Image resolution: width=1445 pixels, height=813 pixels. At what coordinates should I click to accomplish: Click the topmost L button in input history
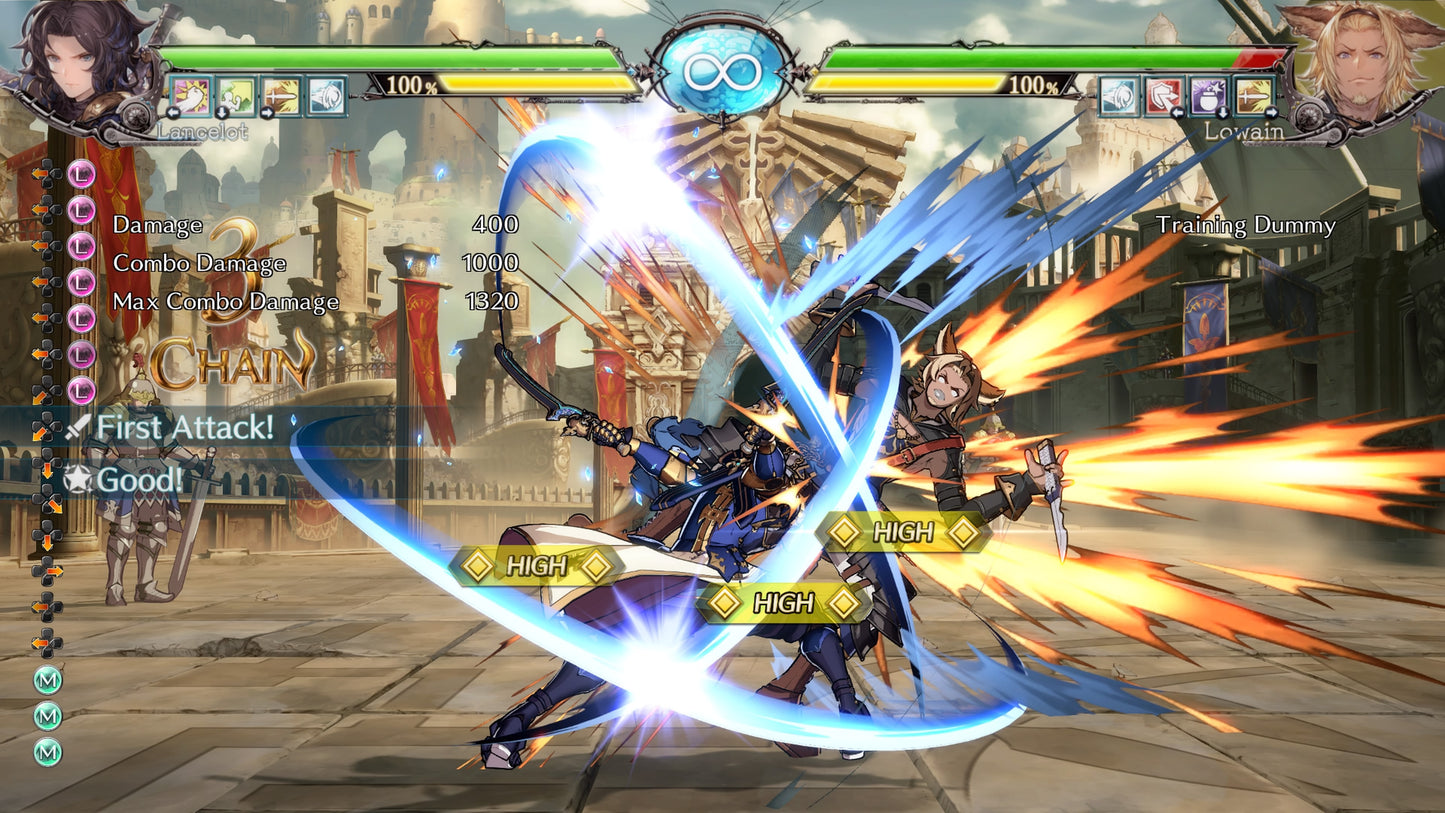[81, 175]
